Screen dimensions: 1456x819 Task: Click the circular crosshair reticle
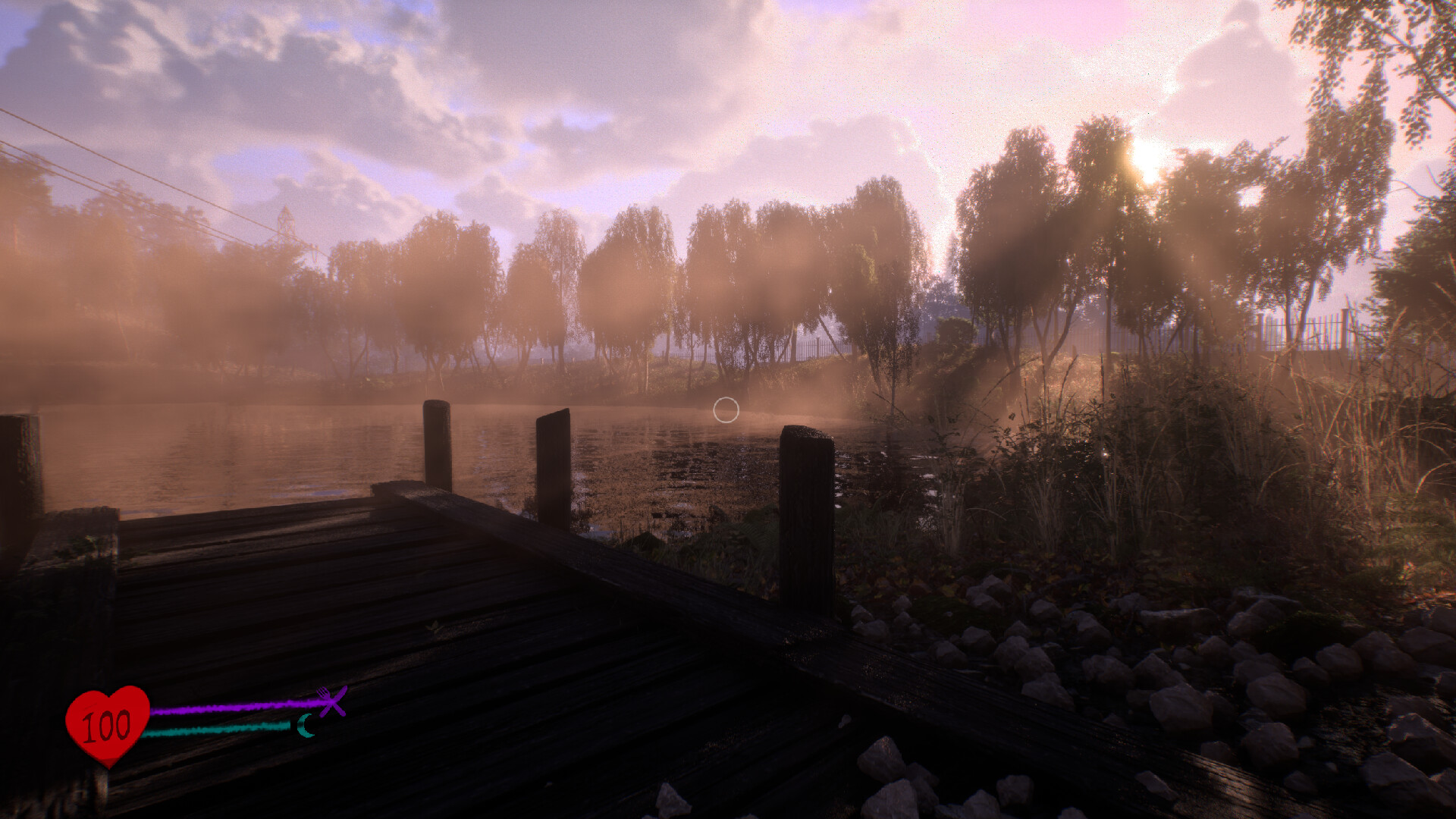[724, 410]
